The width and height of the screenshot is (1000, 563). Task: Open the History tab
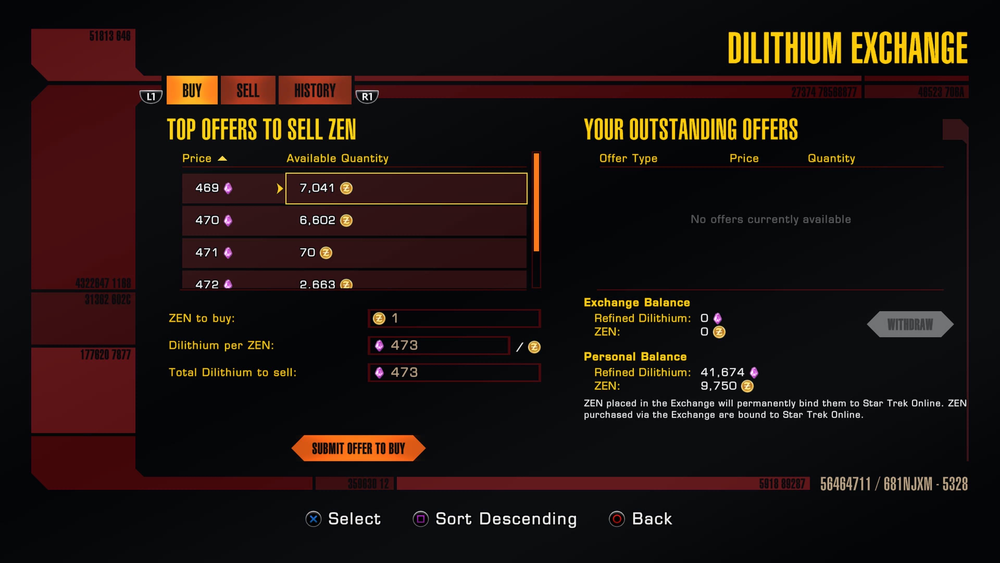[314, 91]
